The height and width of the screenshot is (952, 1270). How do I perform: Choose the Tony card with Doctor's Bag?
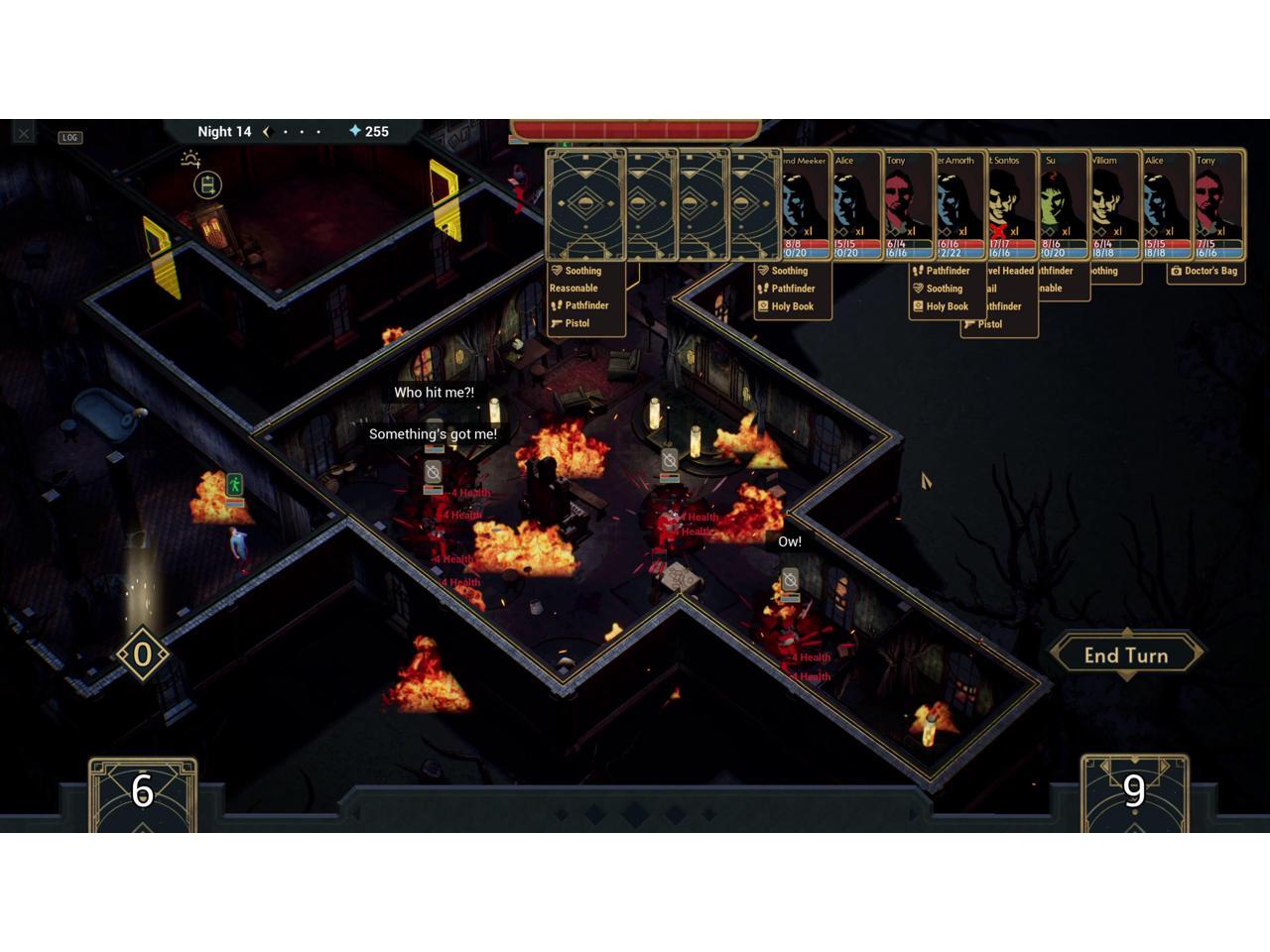coord(1216,205)
